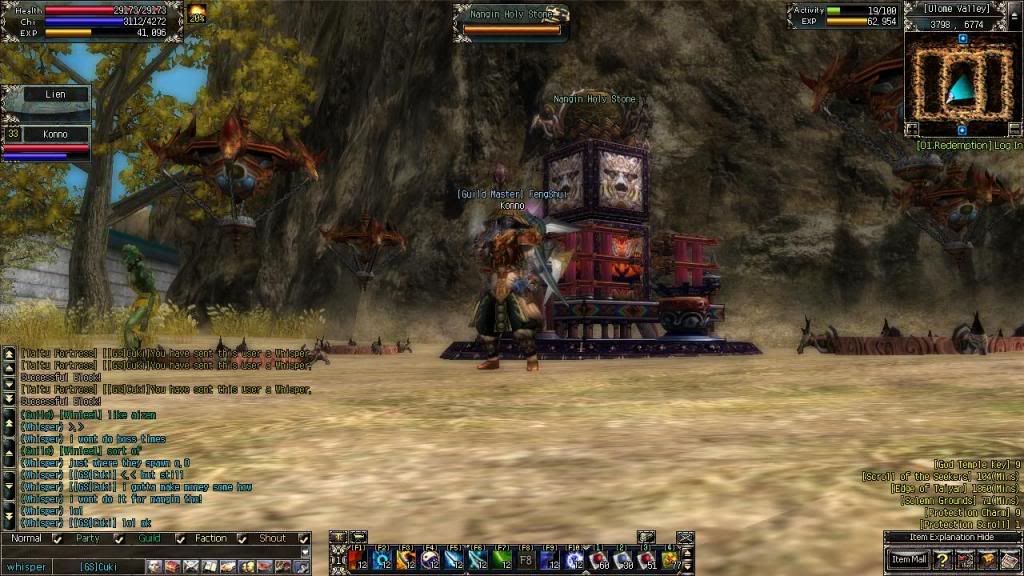The width and height of the screenshot is (1024, 576).
Task: Activate the F1 hotbar skill
Action: tap(357, 558)
